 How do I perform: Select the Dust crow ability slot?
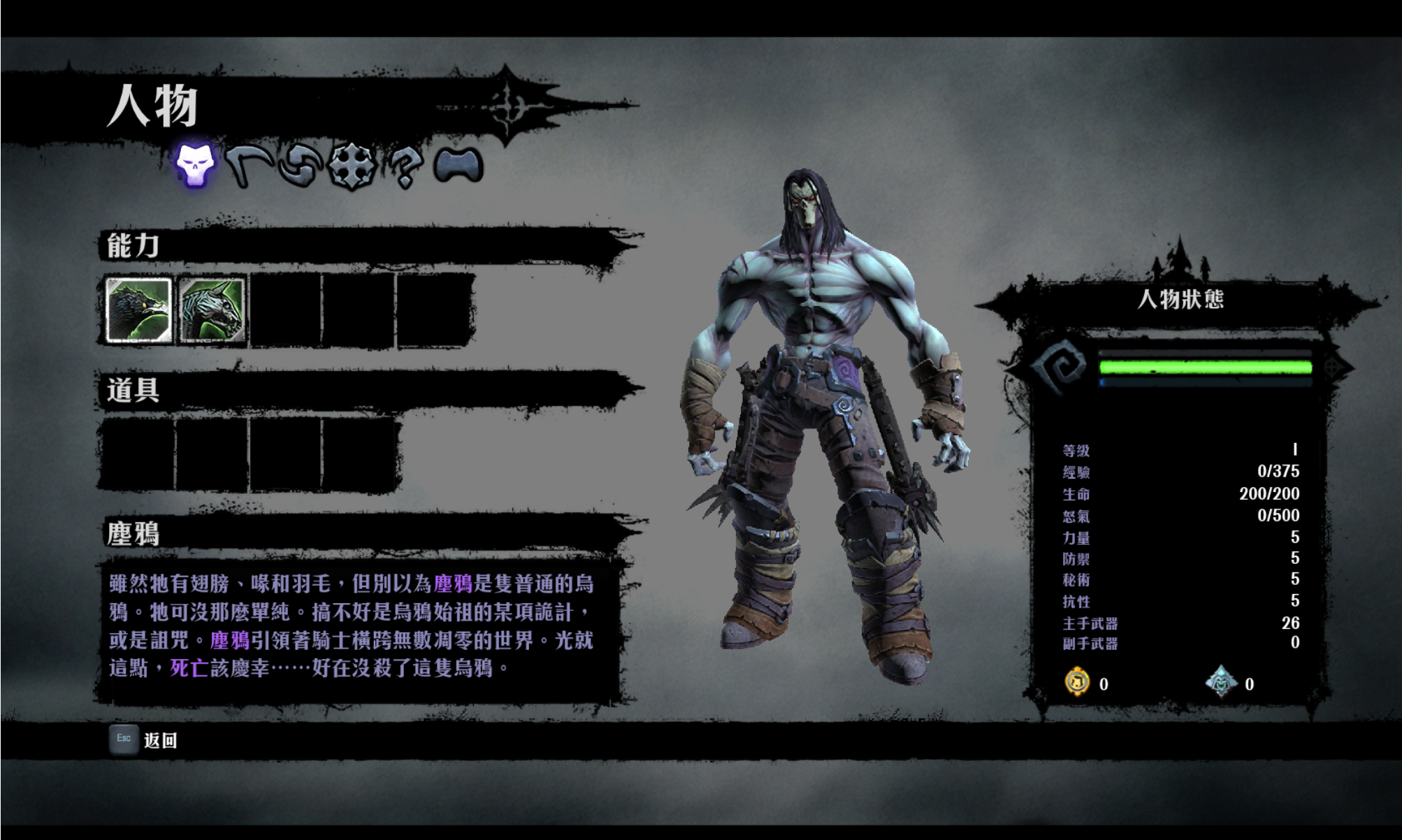(x=138, y=310)
